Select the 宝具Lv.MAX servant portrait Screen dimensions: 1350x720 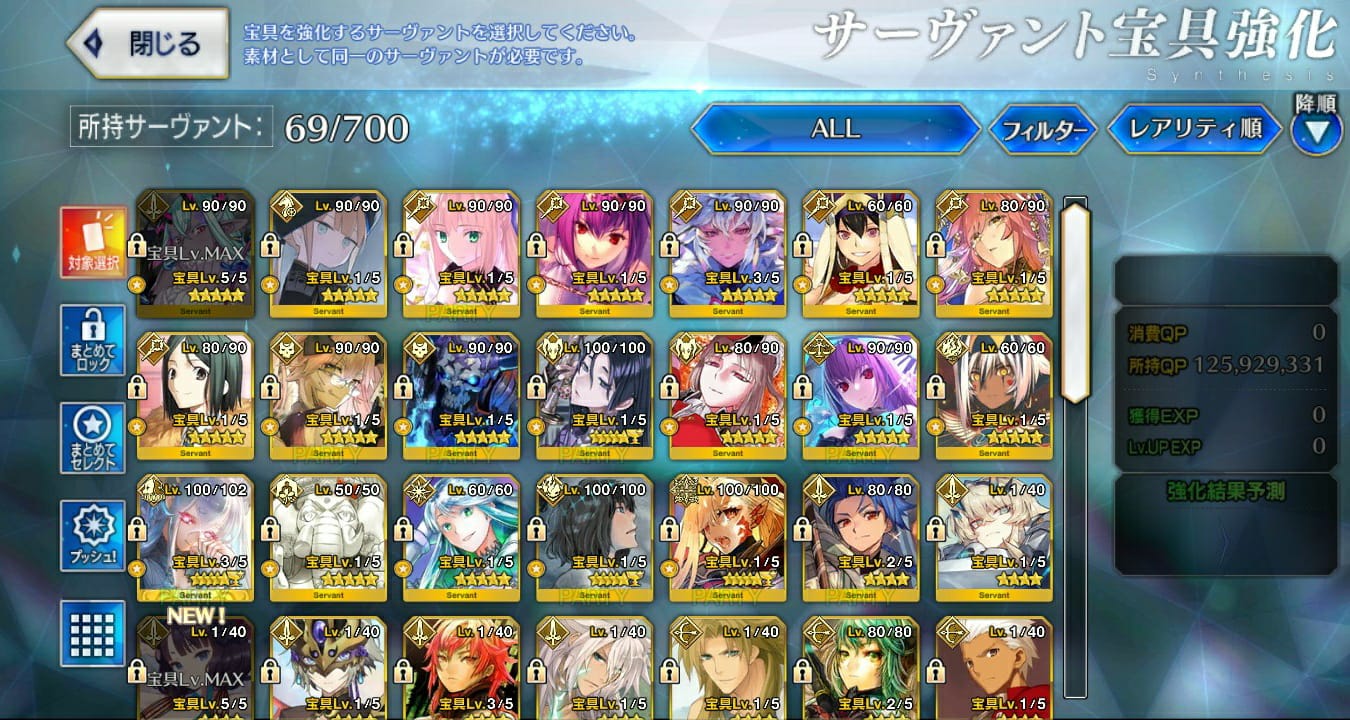pyautogui.click(x=195, y=245)
